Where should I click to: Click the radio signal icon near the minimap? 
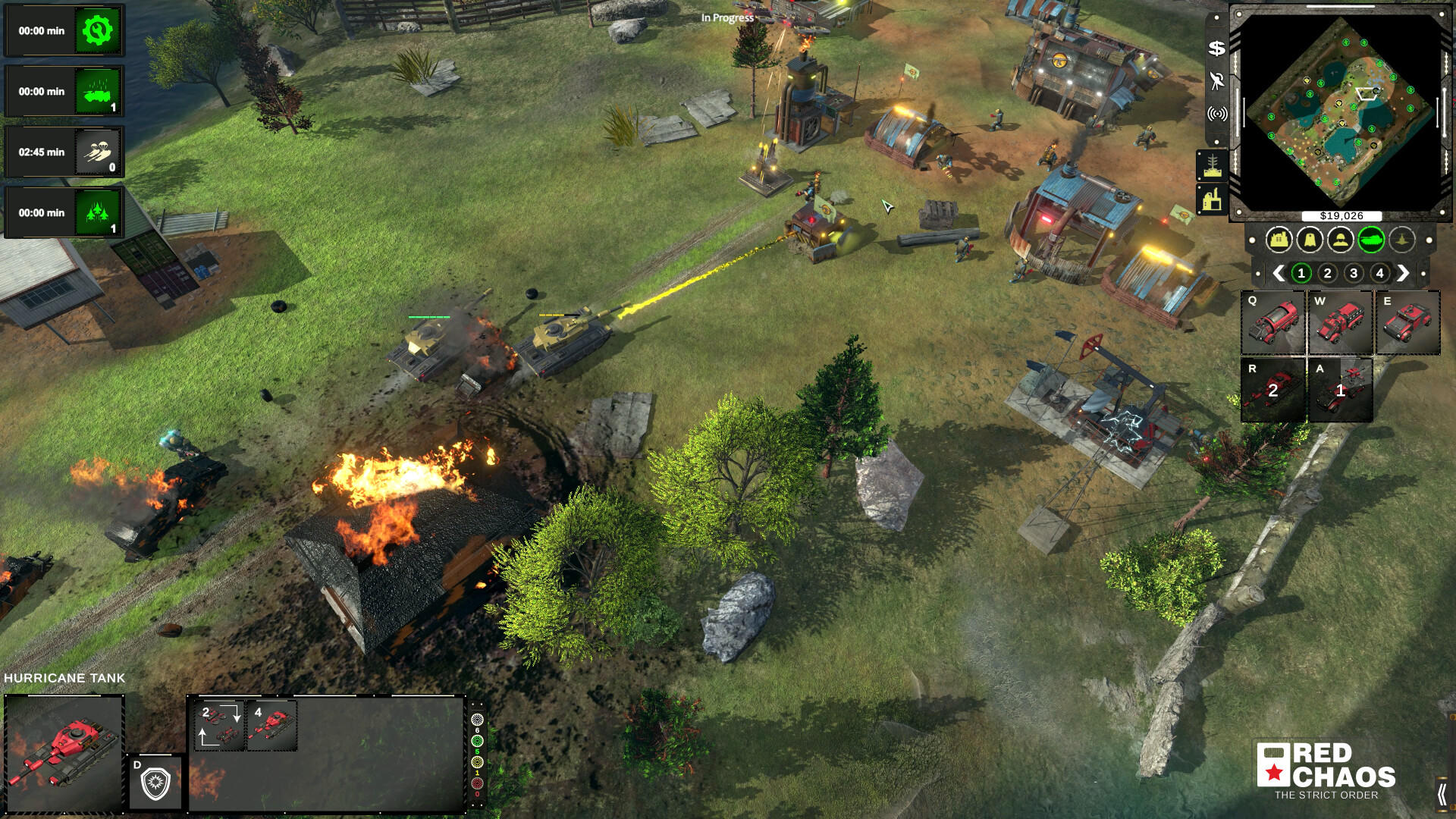(1217, 114)
